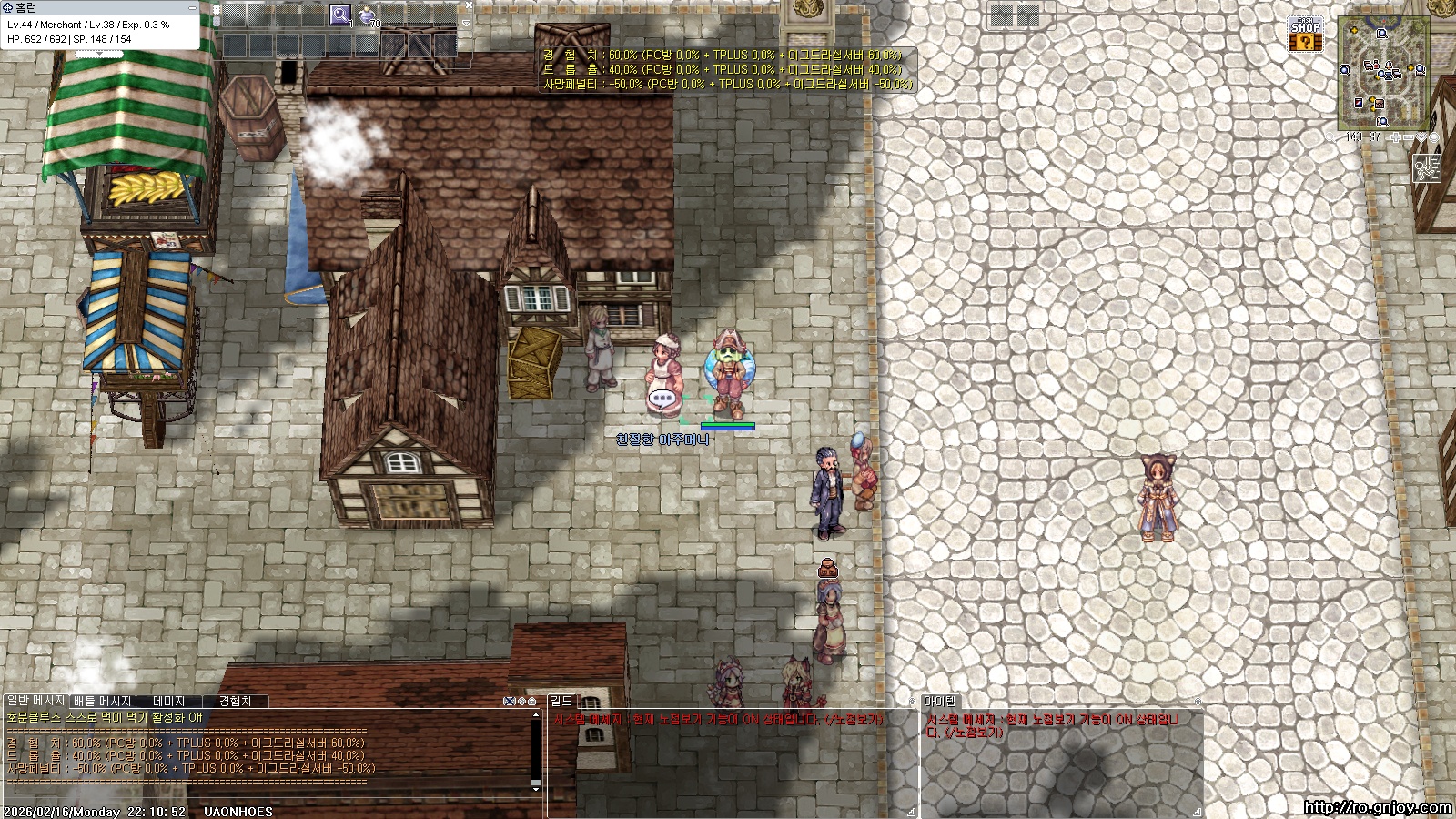Click the town minimap

pos(1383,73)
